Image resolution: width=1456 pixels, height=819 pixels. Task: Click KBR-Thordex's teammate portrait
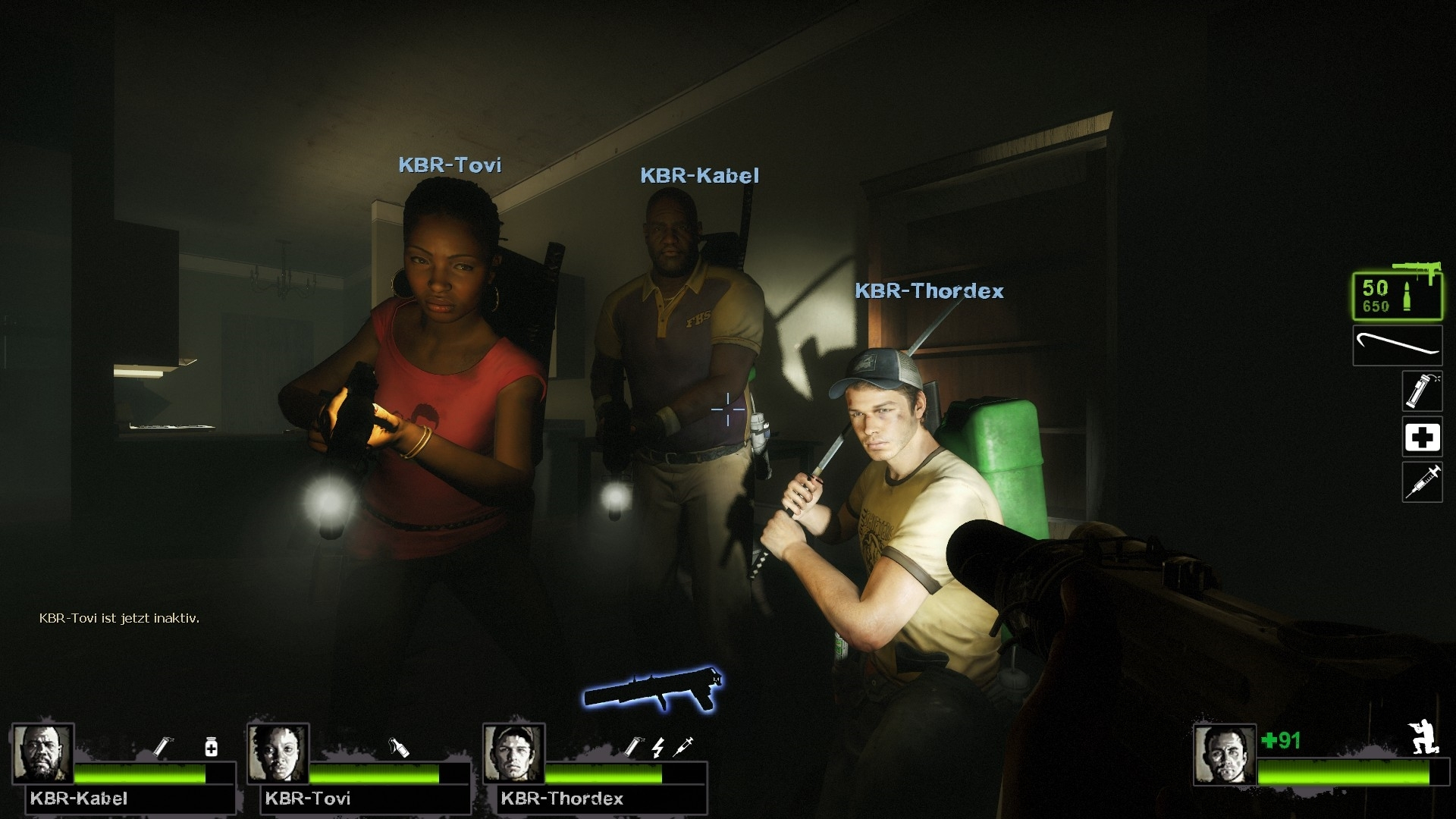pyautogui.click(x=514, y=754)
